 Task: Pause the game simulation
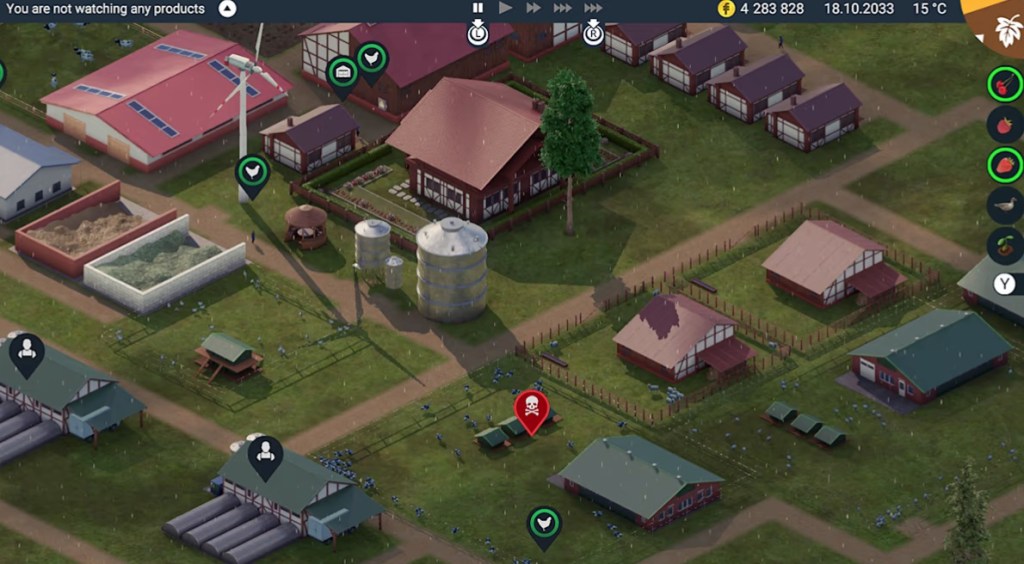(x=478, y=8)
